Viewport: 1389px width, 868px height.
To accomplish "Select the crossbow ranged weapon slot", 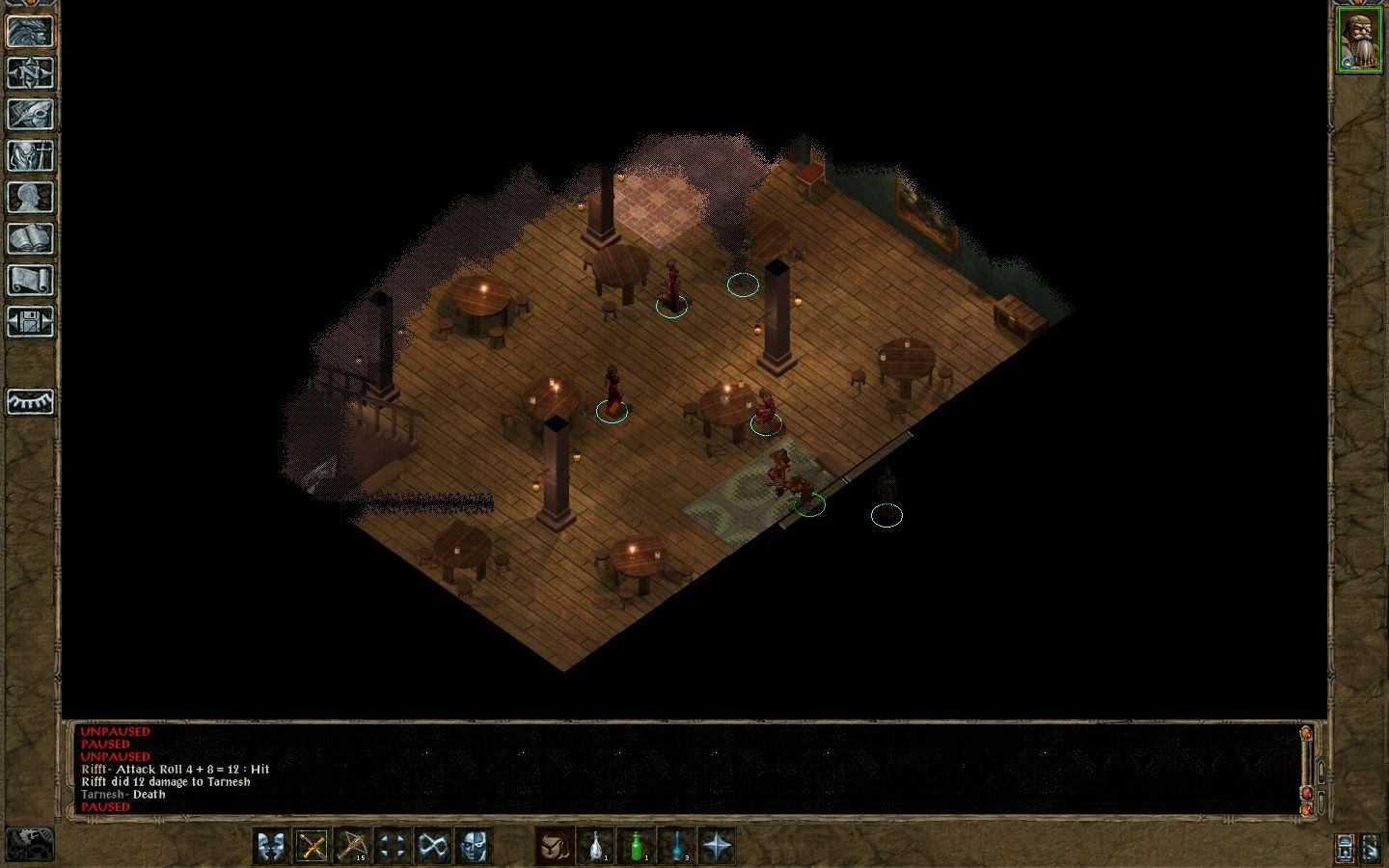I will coord(351,848).
